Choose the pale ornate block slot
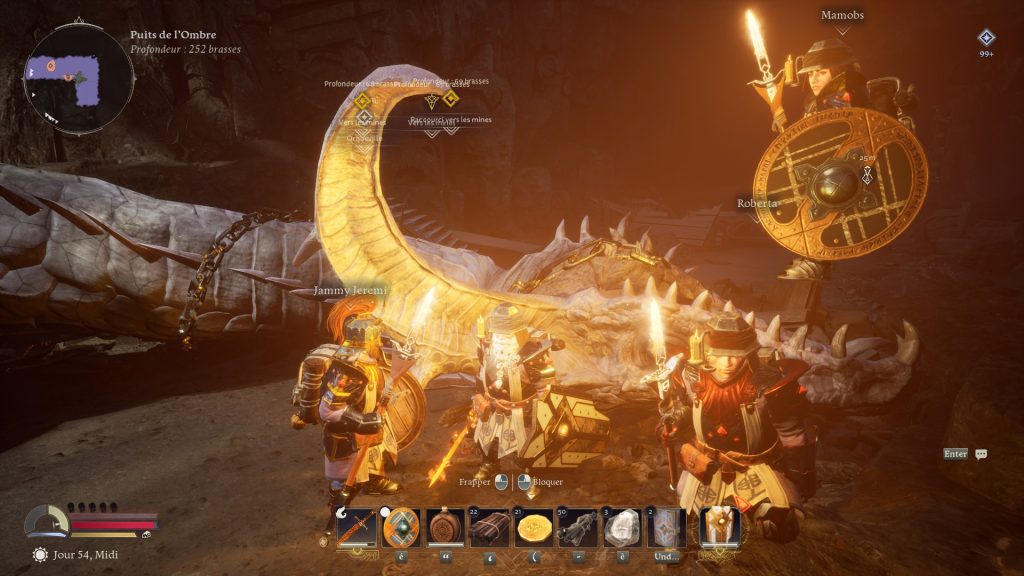1024x576 pixels. pos(667,527)
